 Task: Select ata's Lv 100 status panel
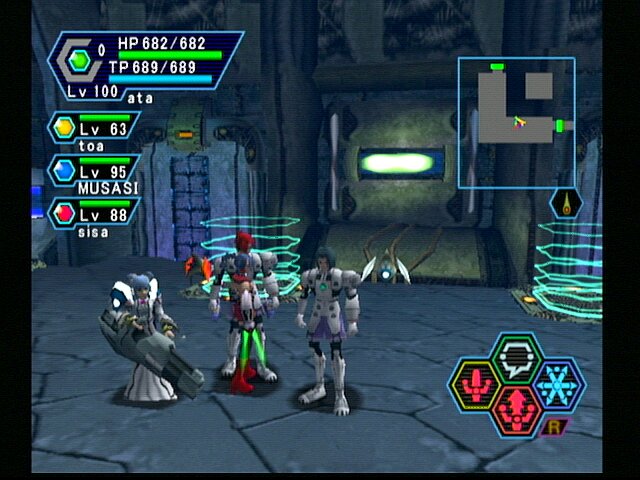click(145, 66)
